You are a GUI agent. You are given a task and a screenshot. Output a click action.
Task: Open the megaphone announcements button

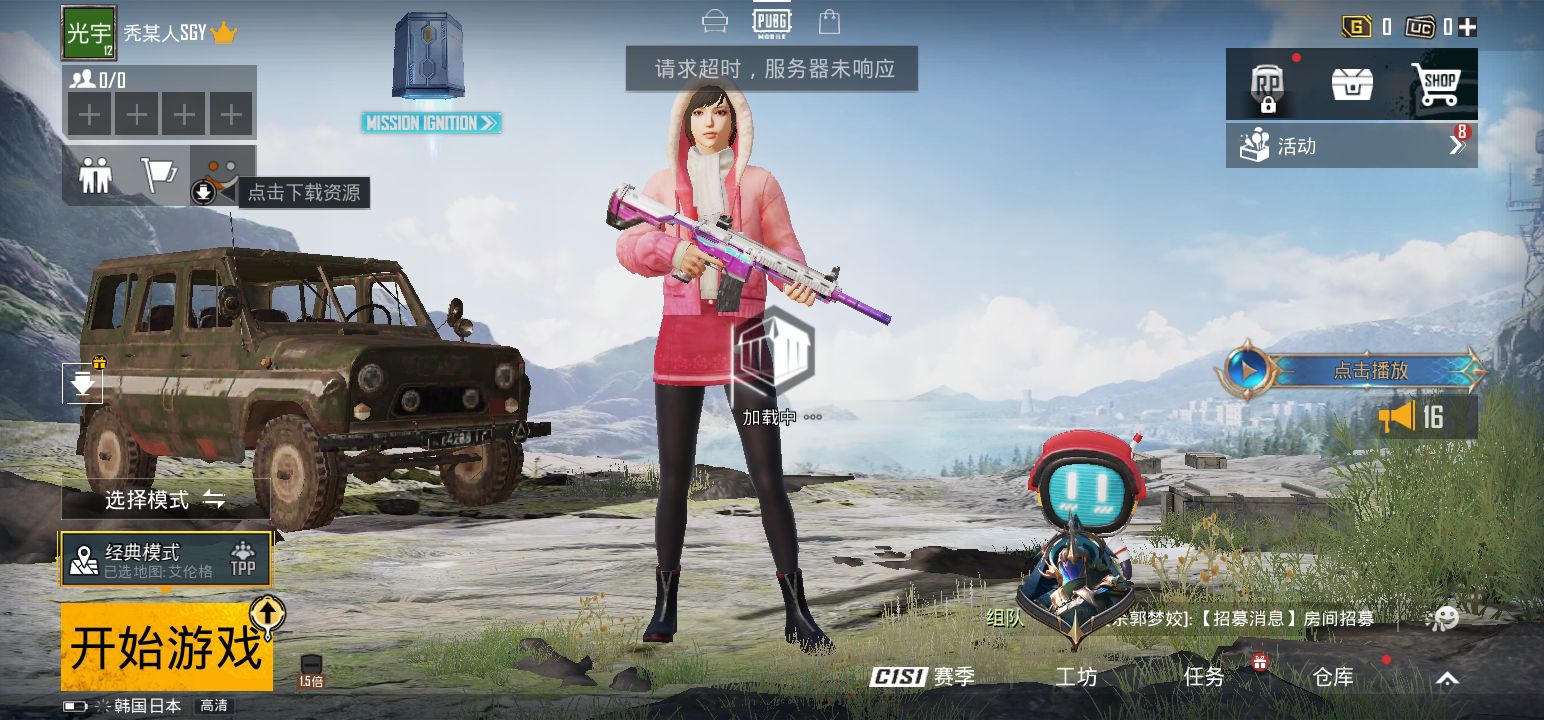click(x=1411, y=417)
